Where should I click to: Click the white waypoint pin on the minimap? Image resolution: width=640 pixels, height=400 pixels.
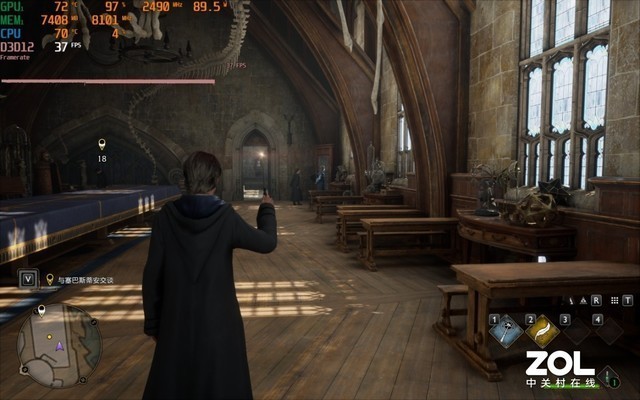(41, 311)
